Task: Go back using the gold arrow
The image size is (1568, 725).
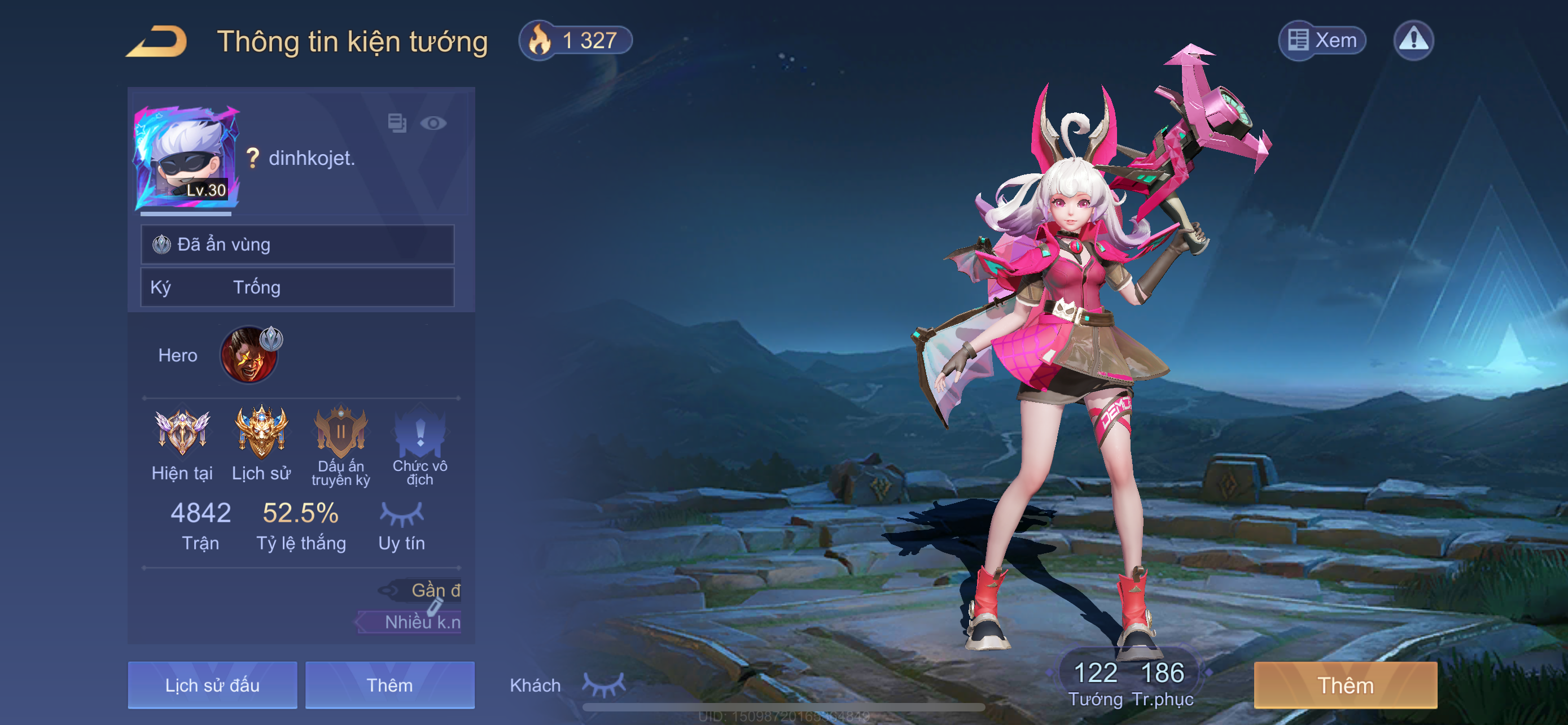Action: pos(157,41)
